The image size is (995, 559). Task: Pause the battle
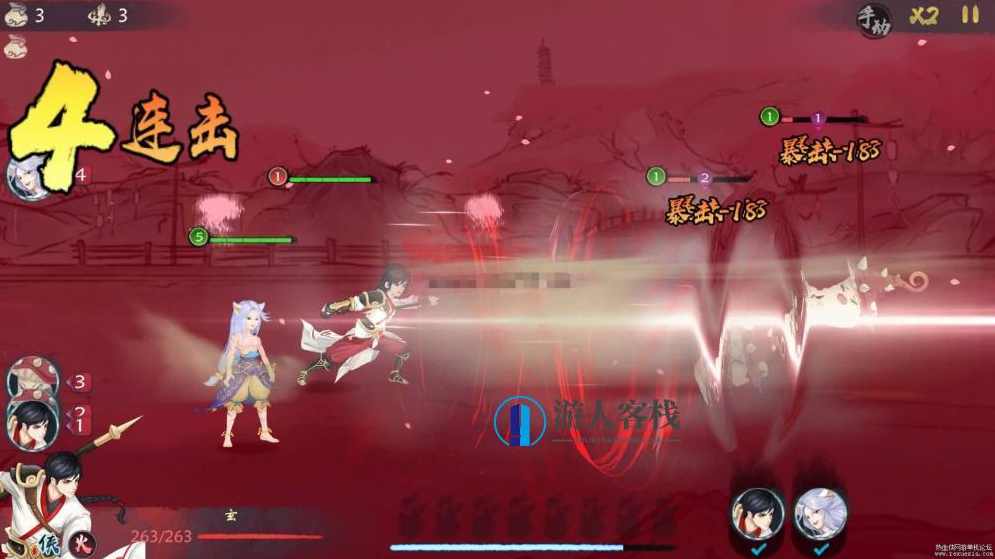[970, 16]
